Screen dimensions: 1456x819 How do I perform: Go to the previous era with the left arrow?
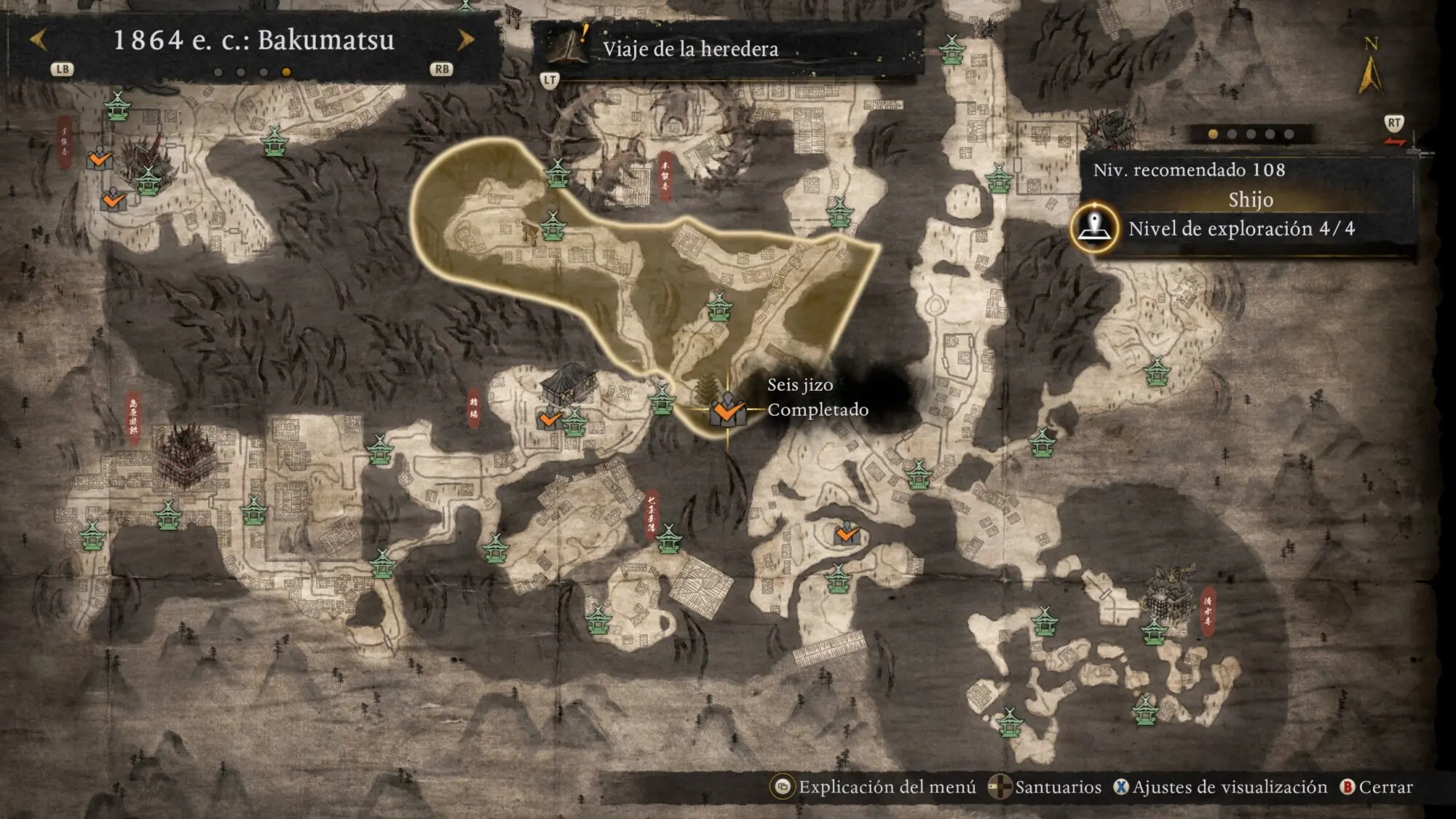[x=38, y=40]
